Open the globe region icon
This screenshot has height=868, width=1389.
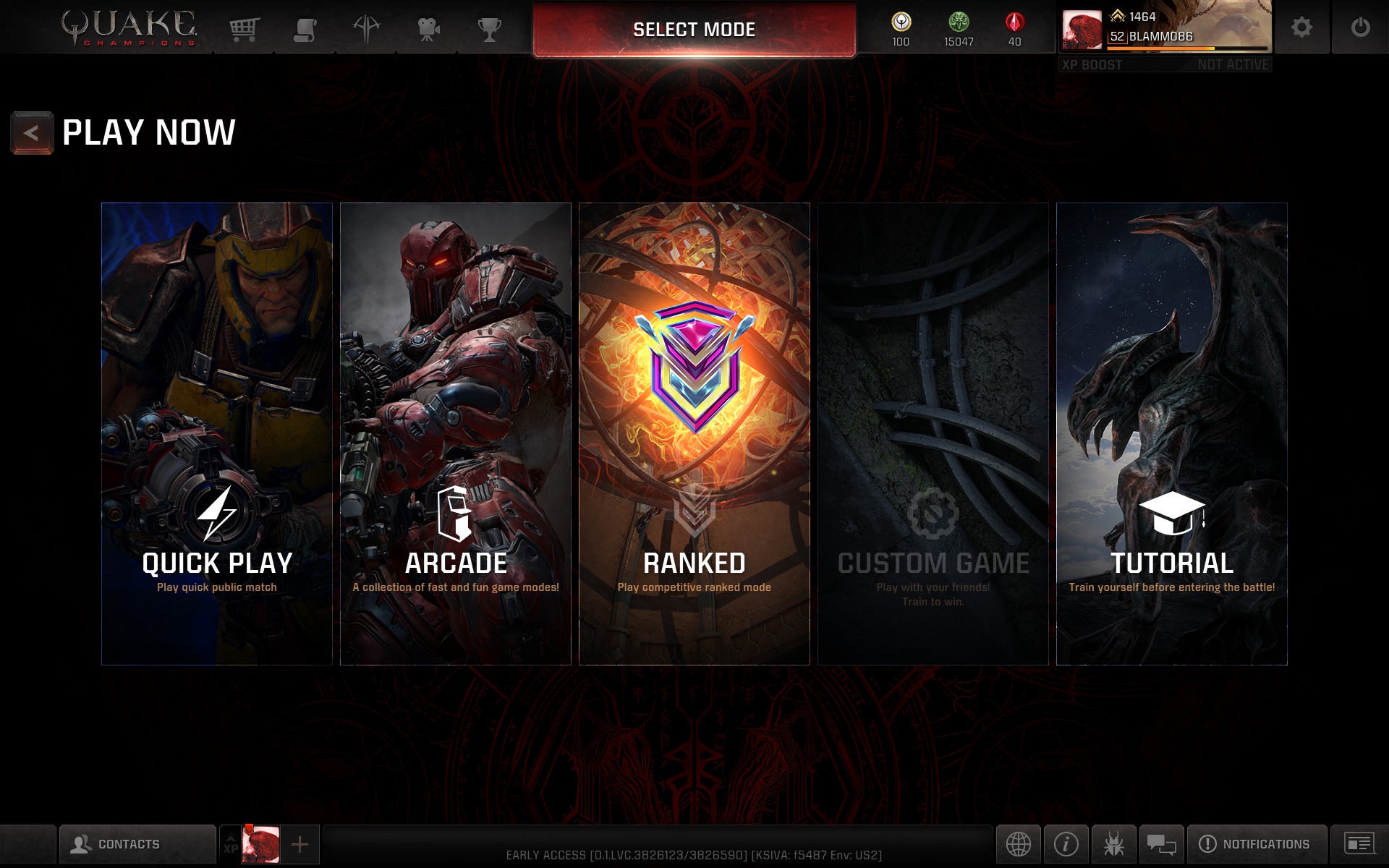tap(1018, 844)
